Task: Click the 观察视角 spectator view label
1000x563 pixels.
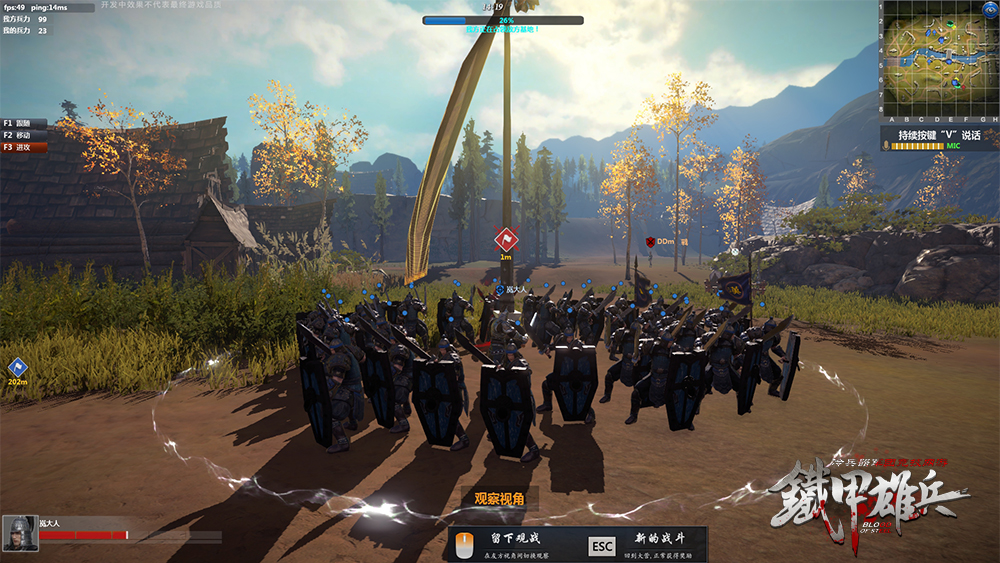Action: (x=499, y=499)
